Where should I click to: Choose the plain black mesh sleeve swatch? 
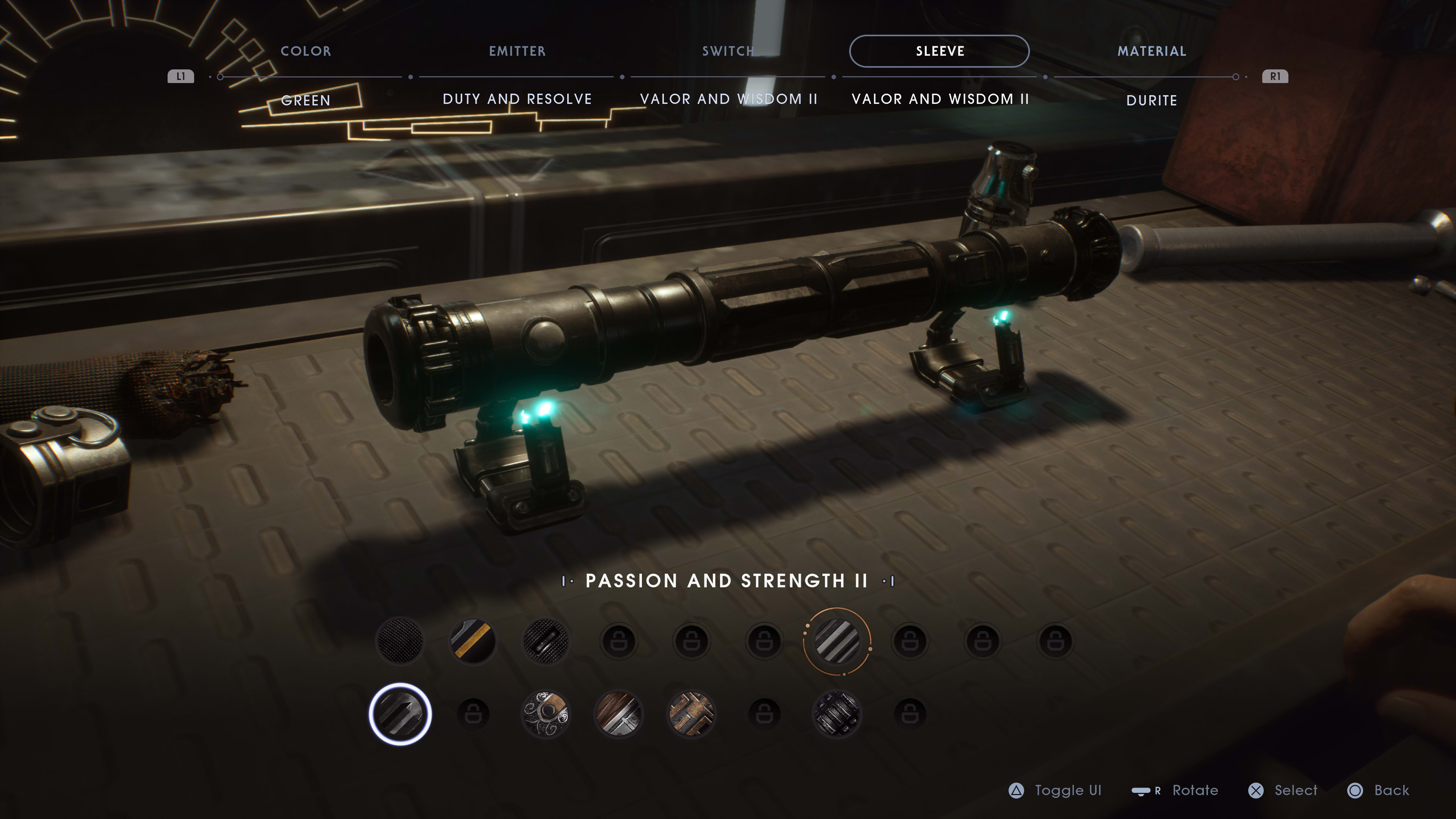[400, 641]
